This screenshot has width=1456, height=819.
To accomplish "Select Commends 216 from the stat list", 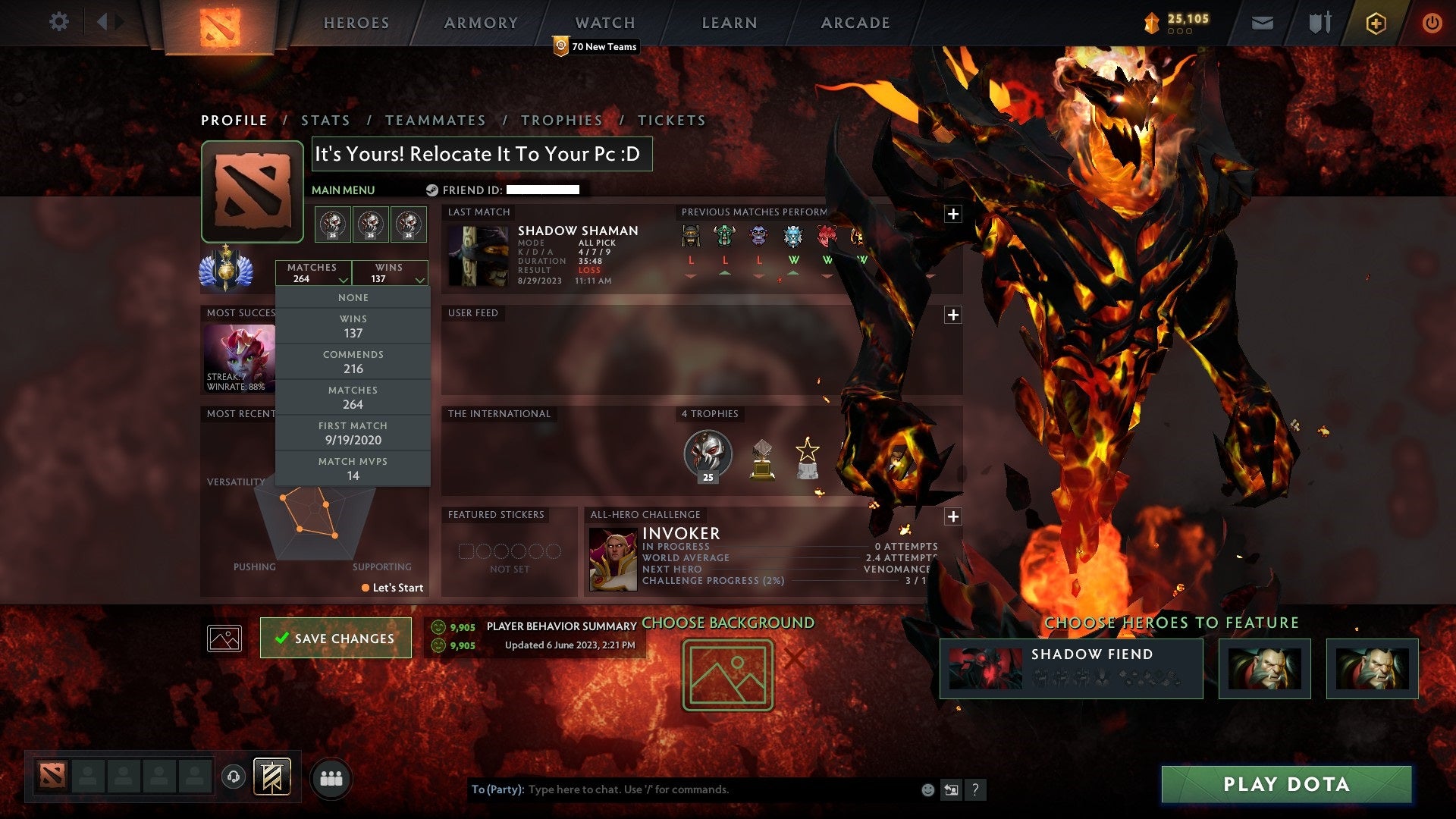I will tap(353, 362).
